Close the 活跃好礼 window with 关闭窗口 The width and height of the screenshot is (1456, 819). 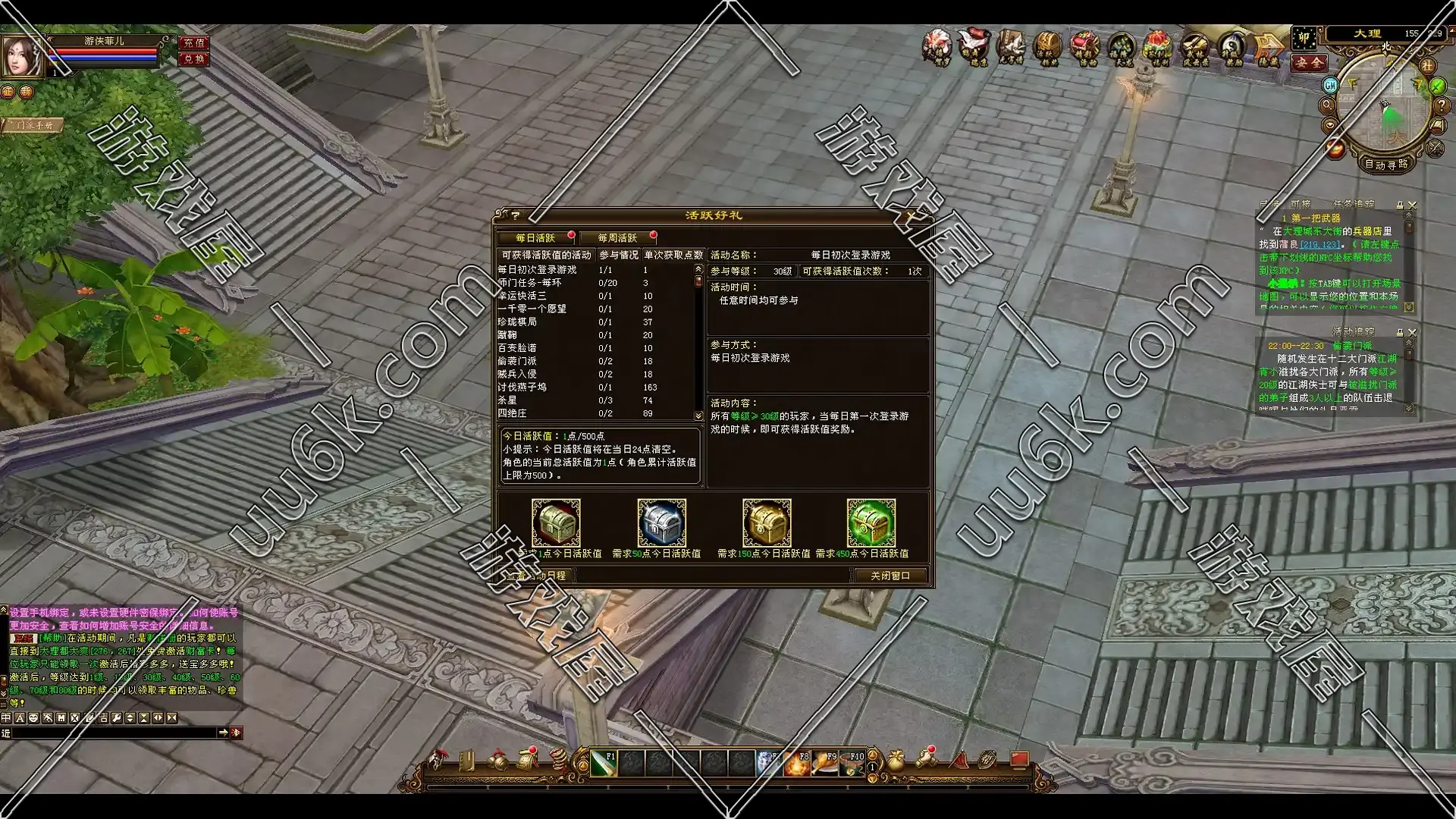click(890, 576)
